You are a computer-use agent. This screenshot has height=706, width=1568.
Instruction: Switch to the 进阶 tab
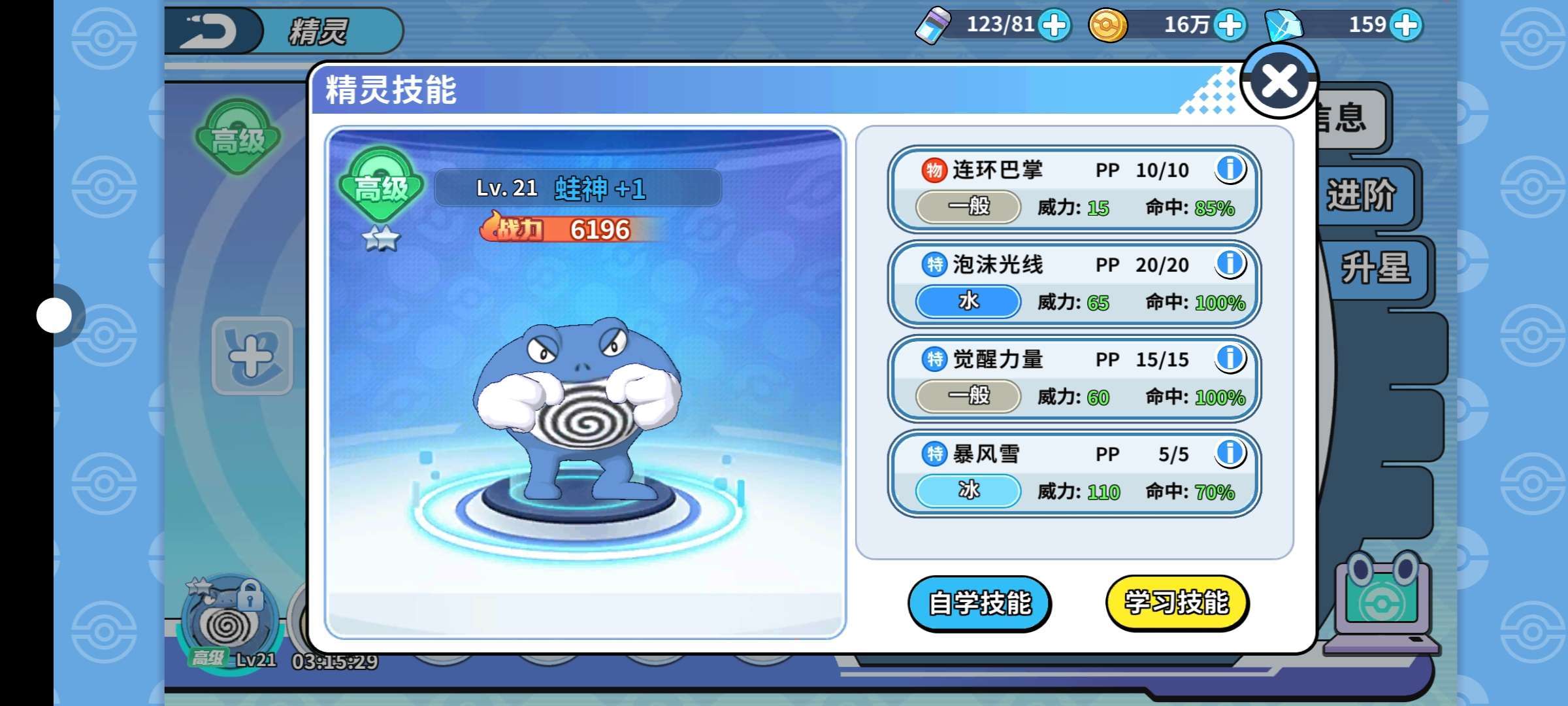pos(1360,195)
